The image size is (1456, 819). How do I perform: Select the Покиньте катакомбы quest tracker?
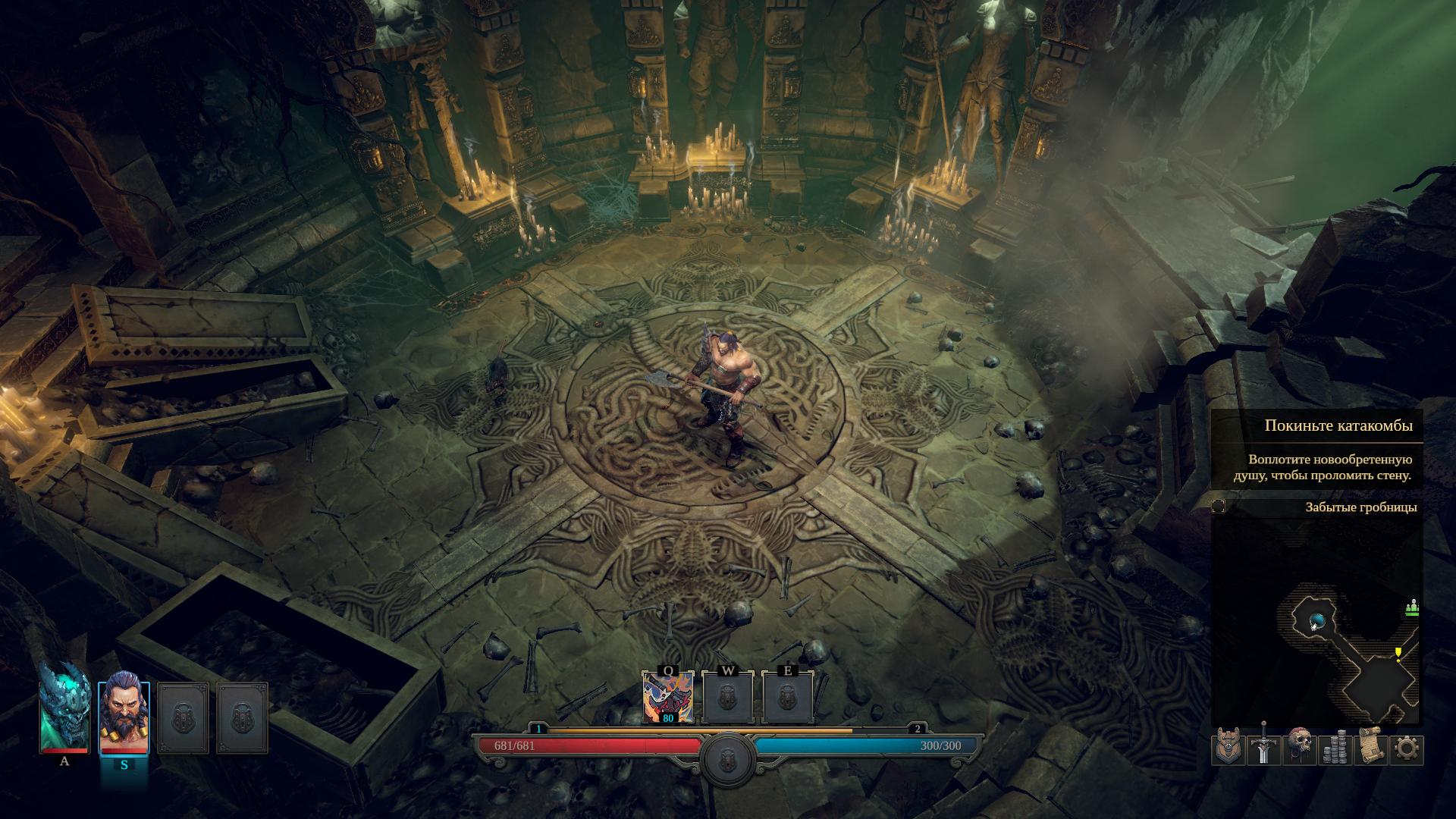coord(1338,425)
